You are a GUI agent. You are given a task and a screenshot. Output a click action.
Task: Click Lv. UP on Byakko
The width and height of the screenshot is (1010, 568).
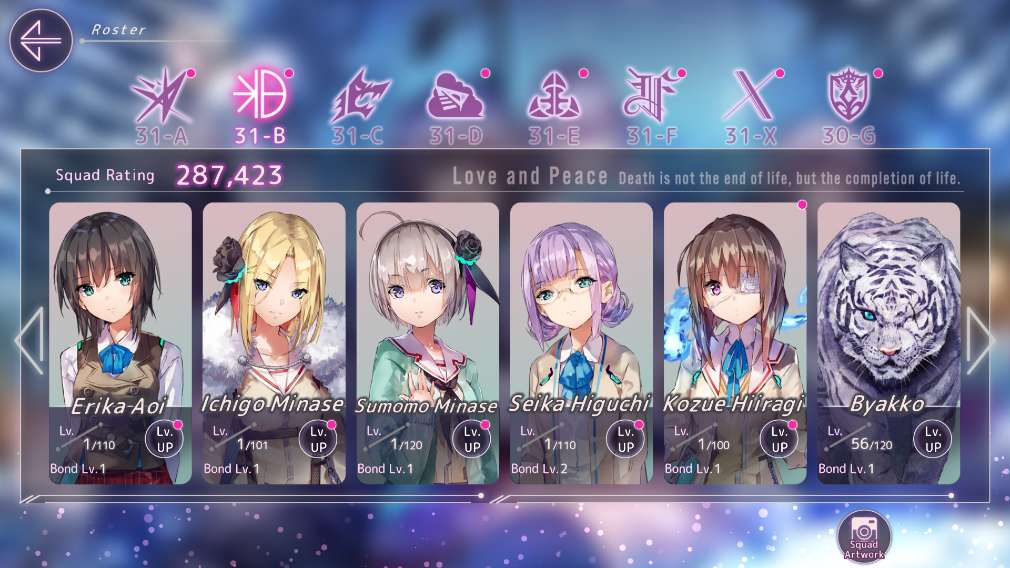932,439
